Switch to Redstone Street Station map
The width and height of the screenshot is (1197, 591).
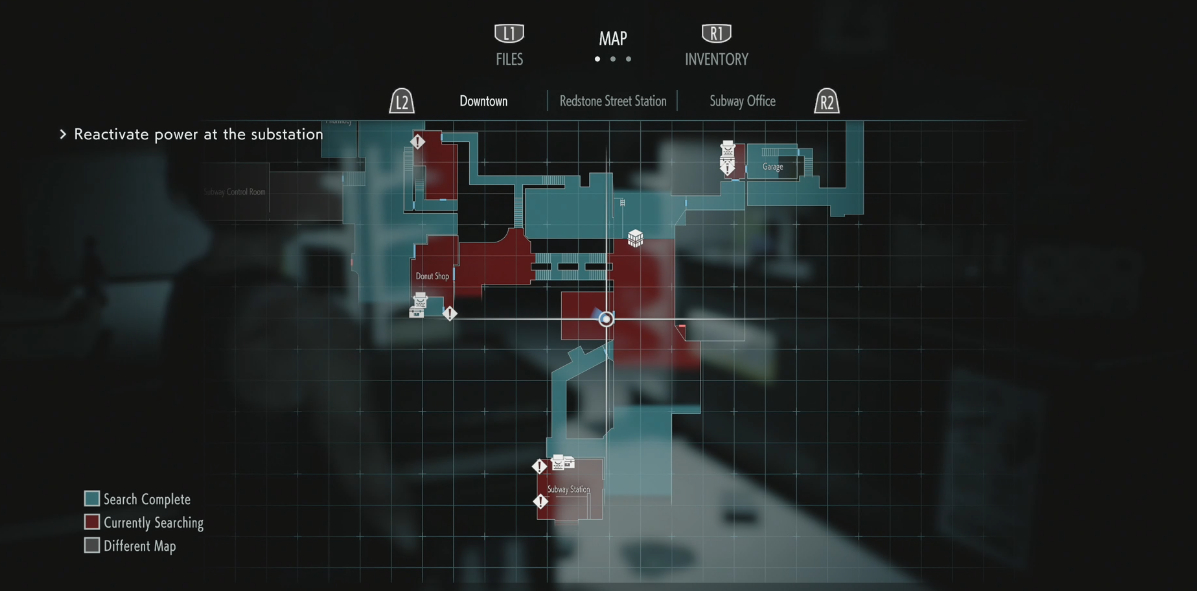pos(612,101)
